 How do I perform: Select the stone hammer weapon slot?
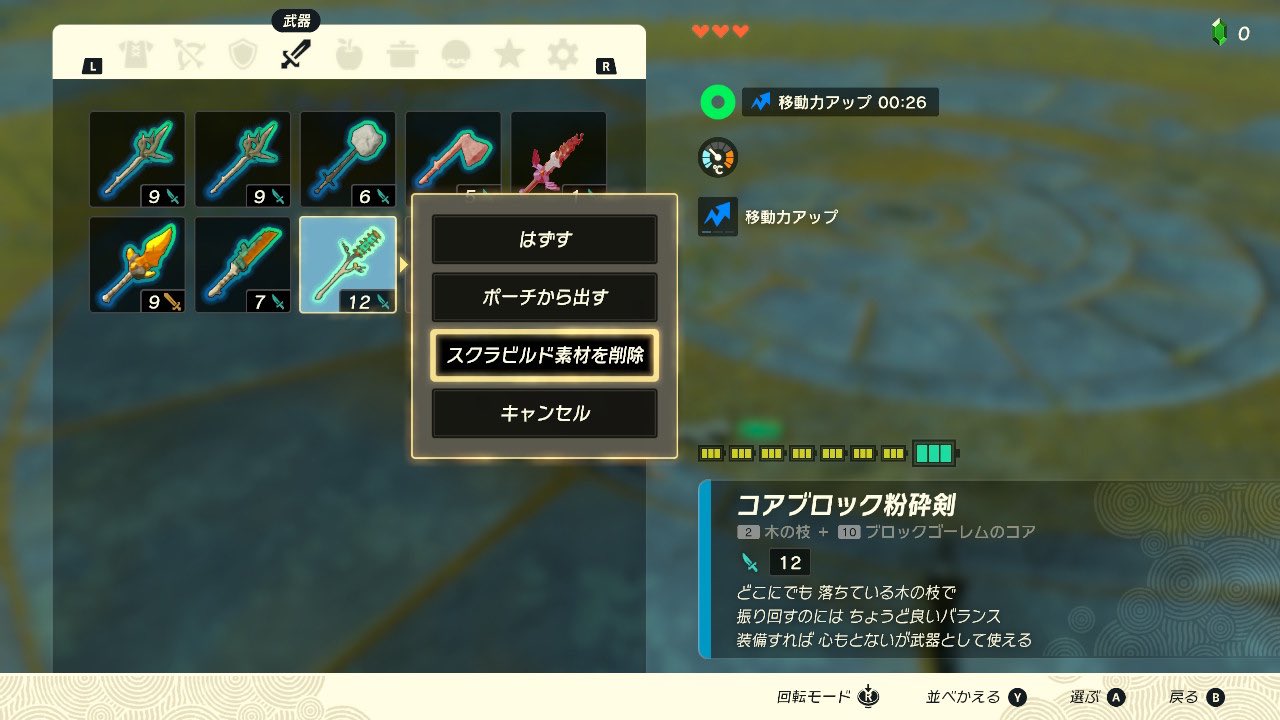click(x=348, y=159)
